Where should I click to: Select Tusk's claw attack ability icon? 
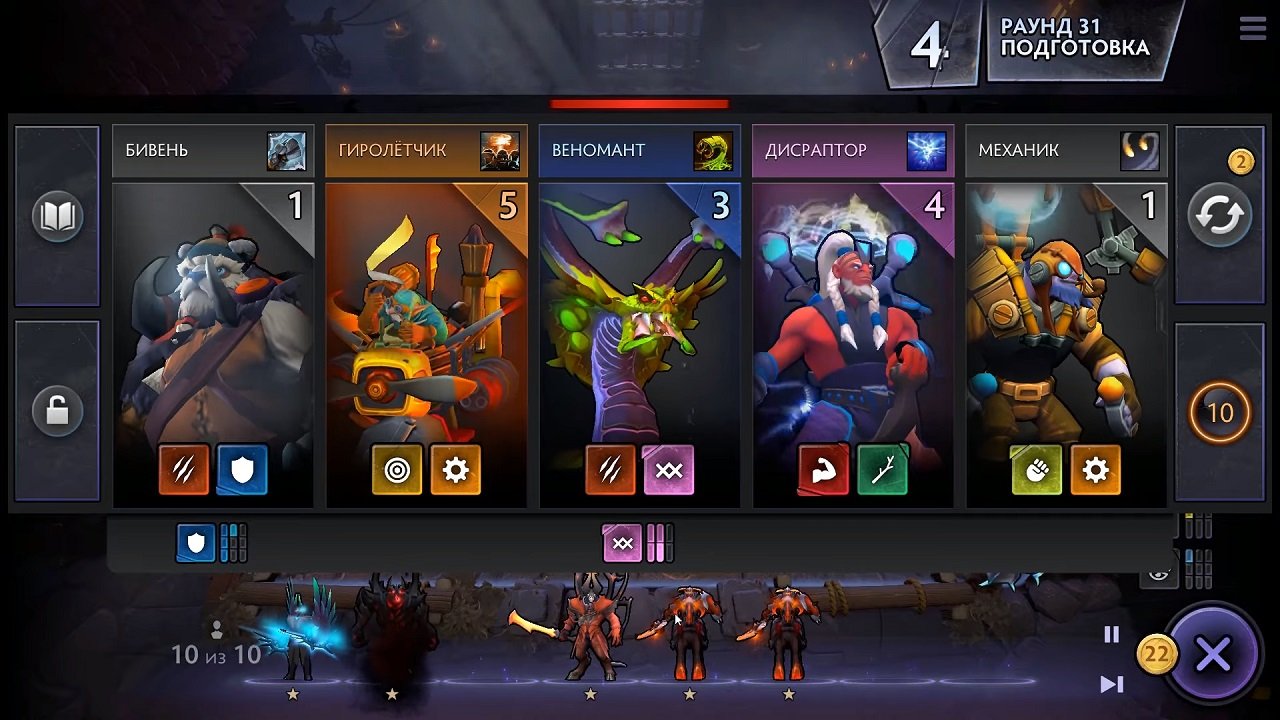[183, 469]
